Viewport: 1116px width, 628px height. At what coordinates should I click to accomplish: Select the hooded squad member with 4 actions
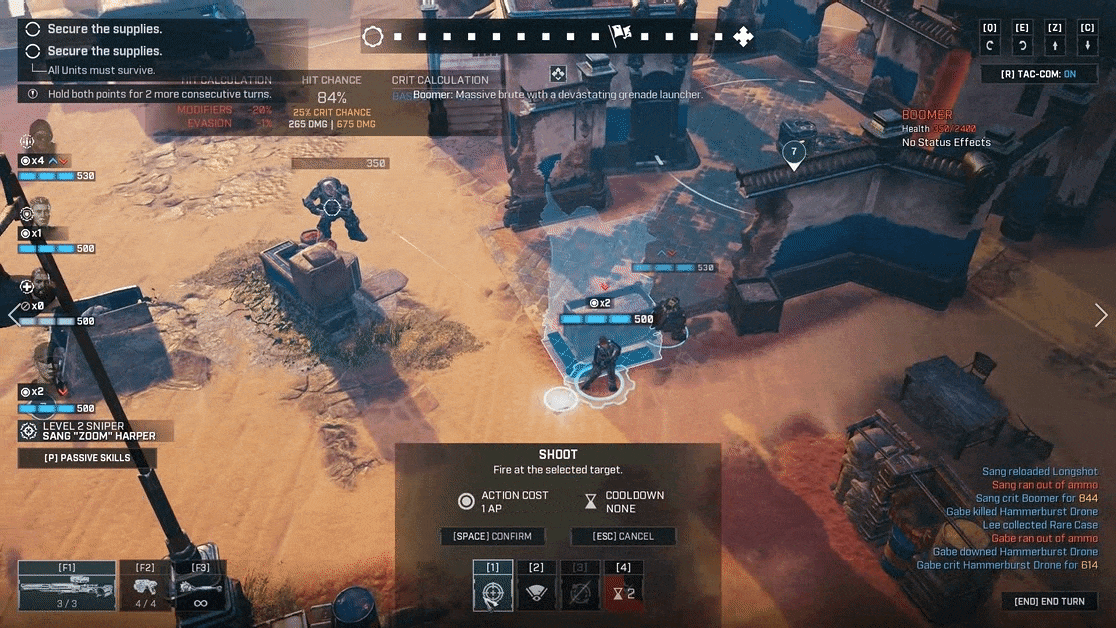(x=40, y=138)
